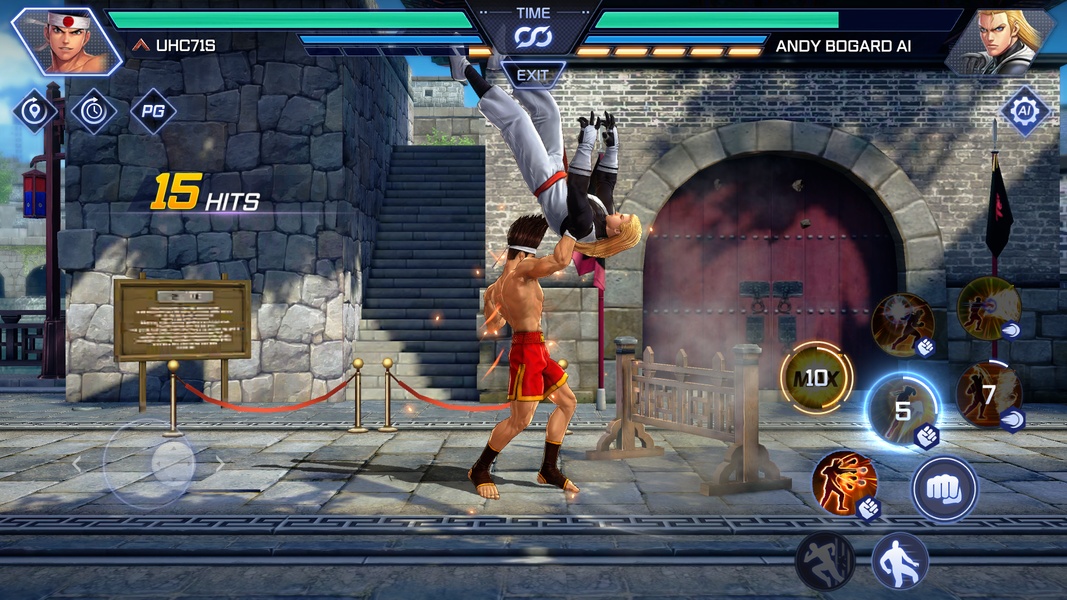Tap the blue dodge figure button
The width and height of the screenshot is (1067, 600).
tap(900, 561)
